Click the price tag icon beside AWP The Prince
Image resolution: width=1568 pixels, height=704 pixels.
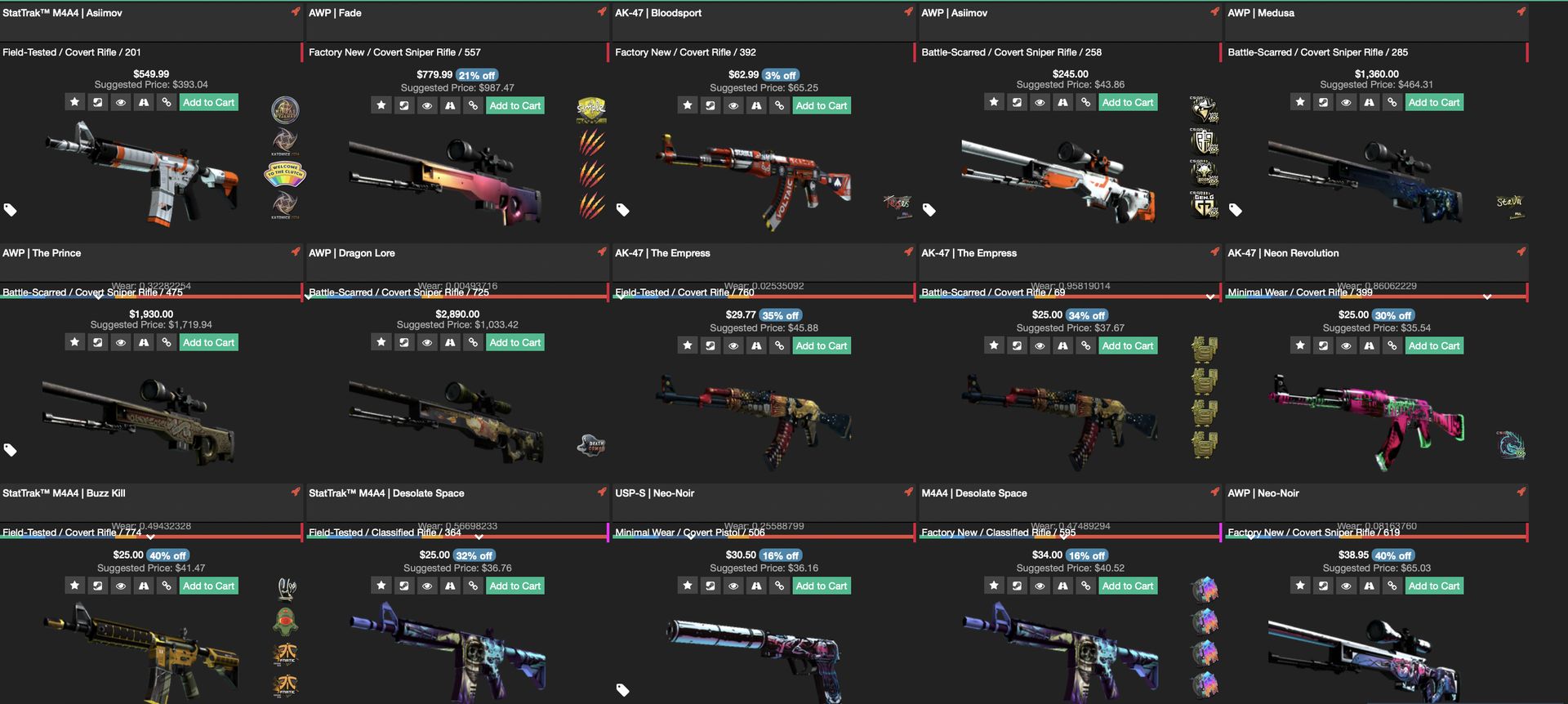pyautogui.click(x=11, y=449)
